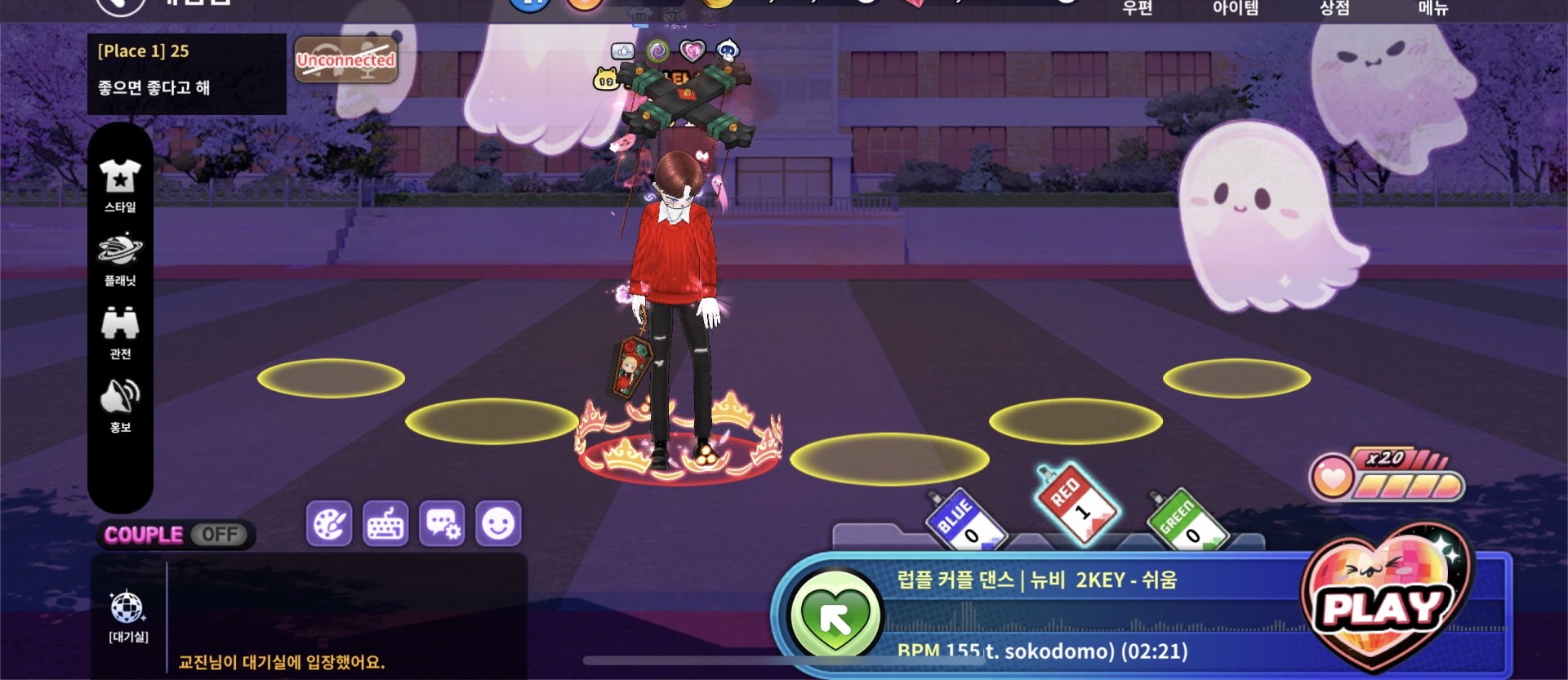Viewport: 1568px width, 680px height.
Task: Select the BLUE team tag
Action: [x=964, y=520]
